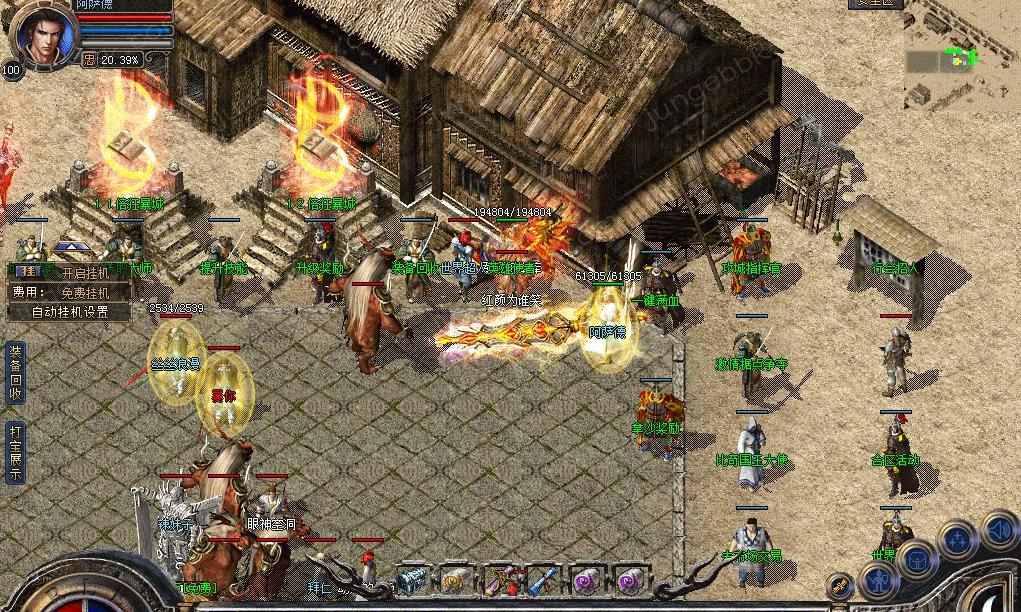Click the 开启挂机 auto-play button
This screenshot has width=1021, height=612.
click(81, 272)
